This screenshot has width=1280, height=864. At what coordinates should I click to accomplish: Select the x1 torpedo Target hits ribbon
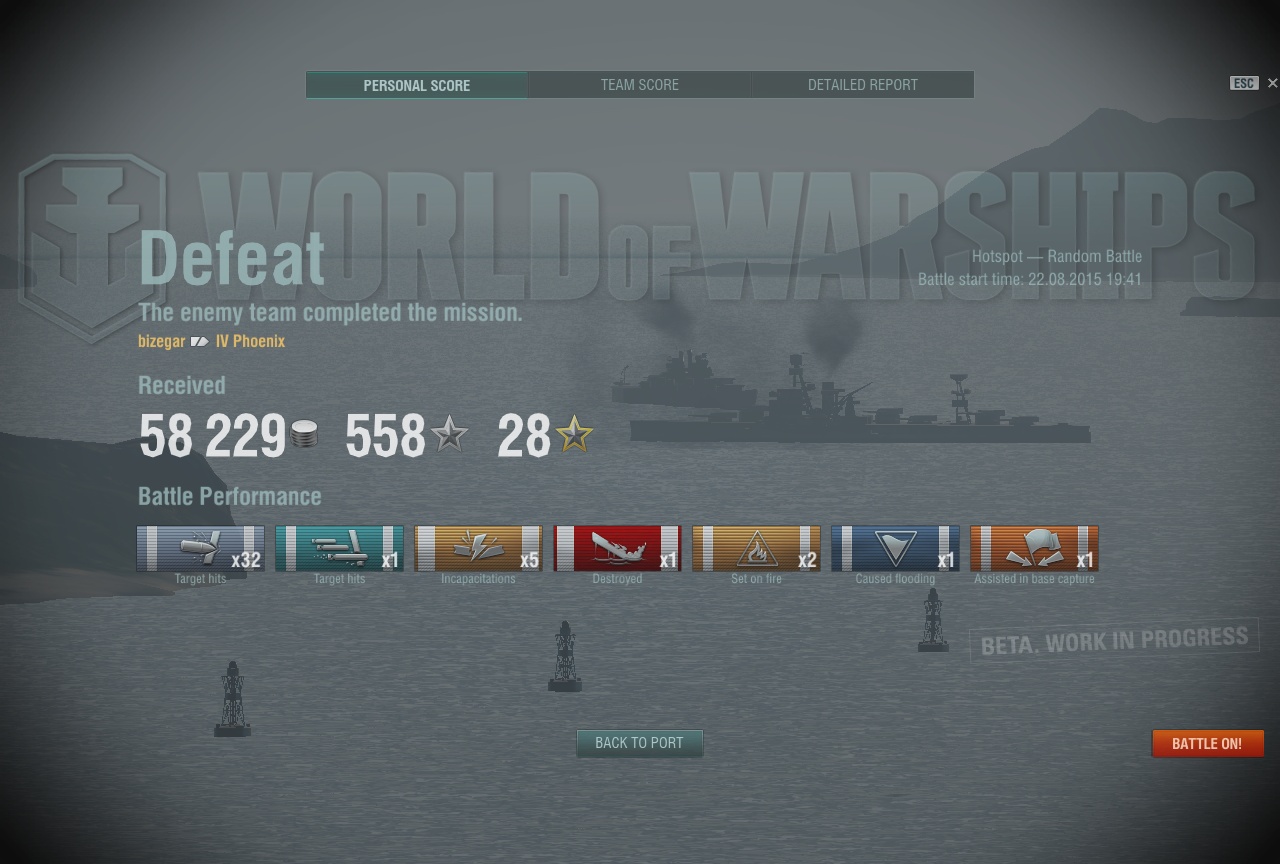[x=339, y=549]
